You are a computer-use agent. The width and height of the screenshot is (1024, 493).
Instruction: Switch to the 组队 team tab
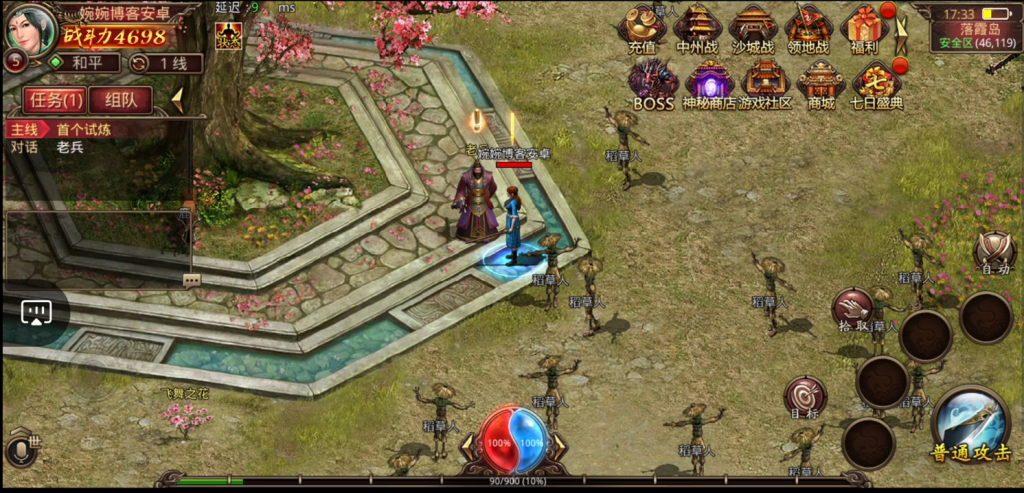121,100
